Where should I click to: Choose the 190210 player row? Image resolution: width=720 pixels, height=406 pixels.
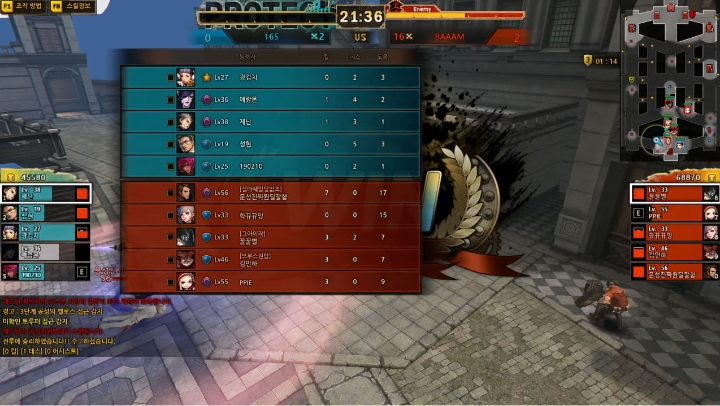pos(270,166)
